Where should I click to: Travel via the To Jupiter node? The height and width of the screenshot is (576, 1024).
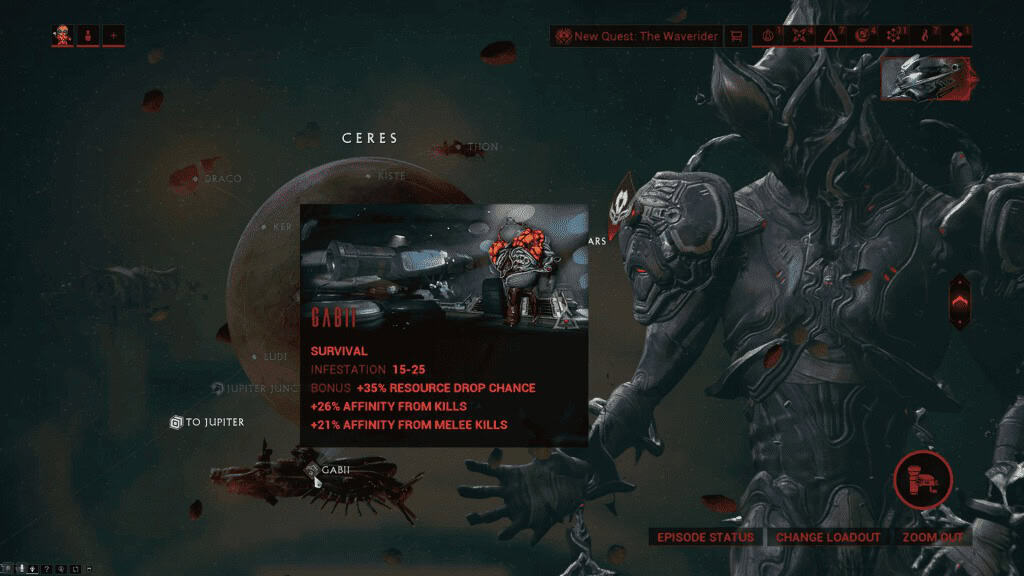pos(176,422)
